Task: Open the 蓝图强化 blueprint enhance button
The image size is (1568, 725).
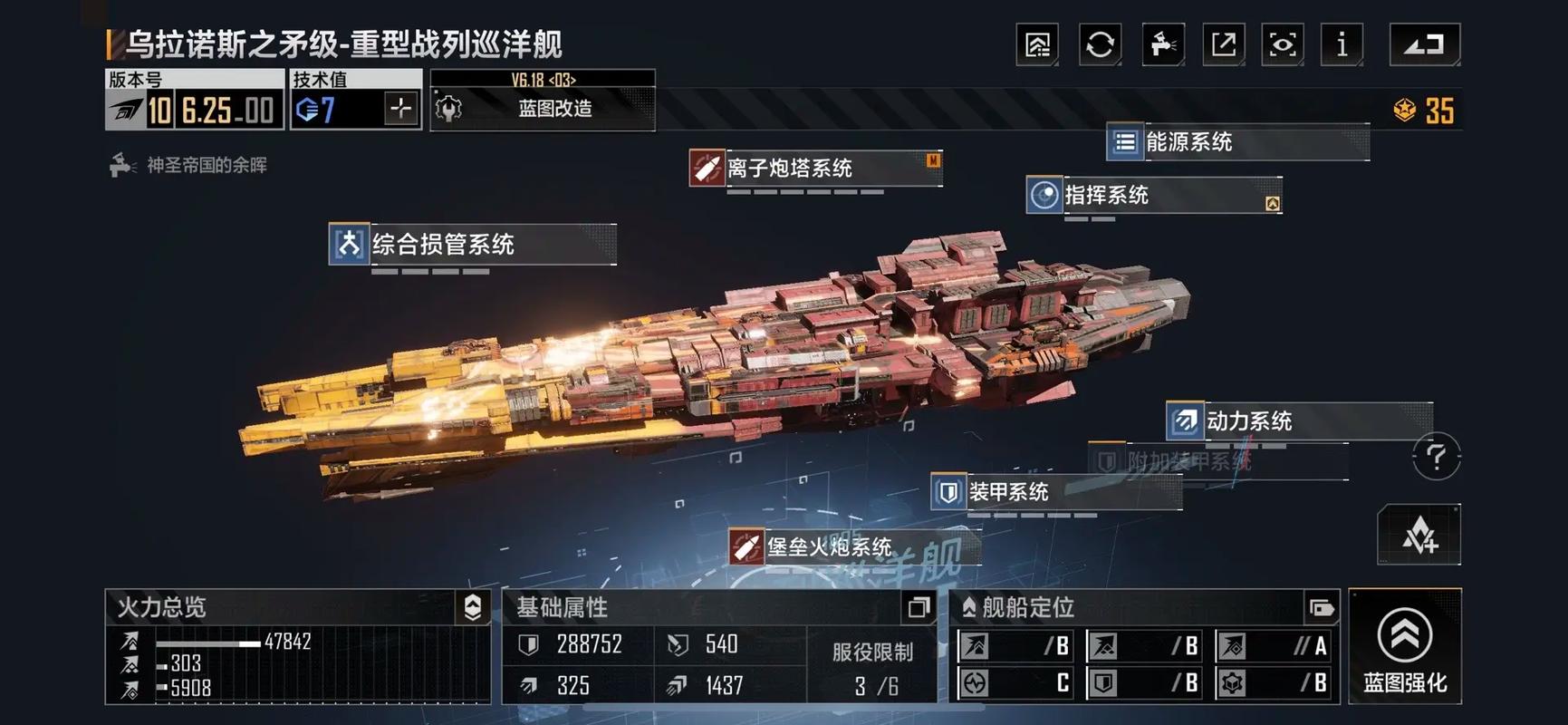Action: click(x=1405, y=646)
